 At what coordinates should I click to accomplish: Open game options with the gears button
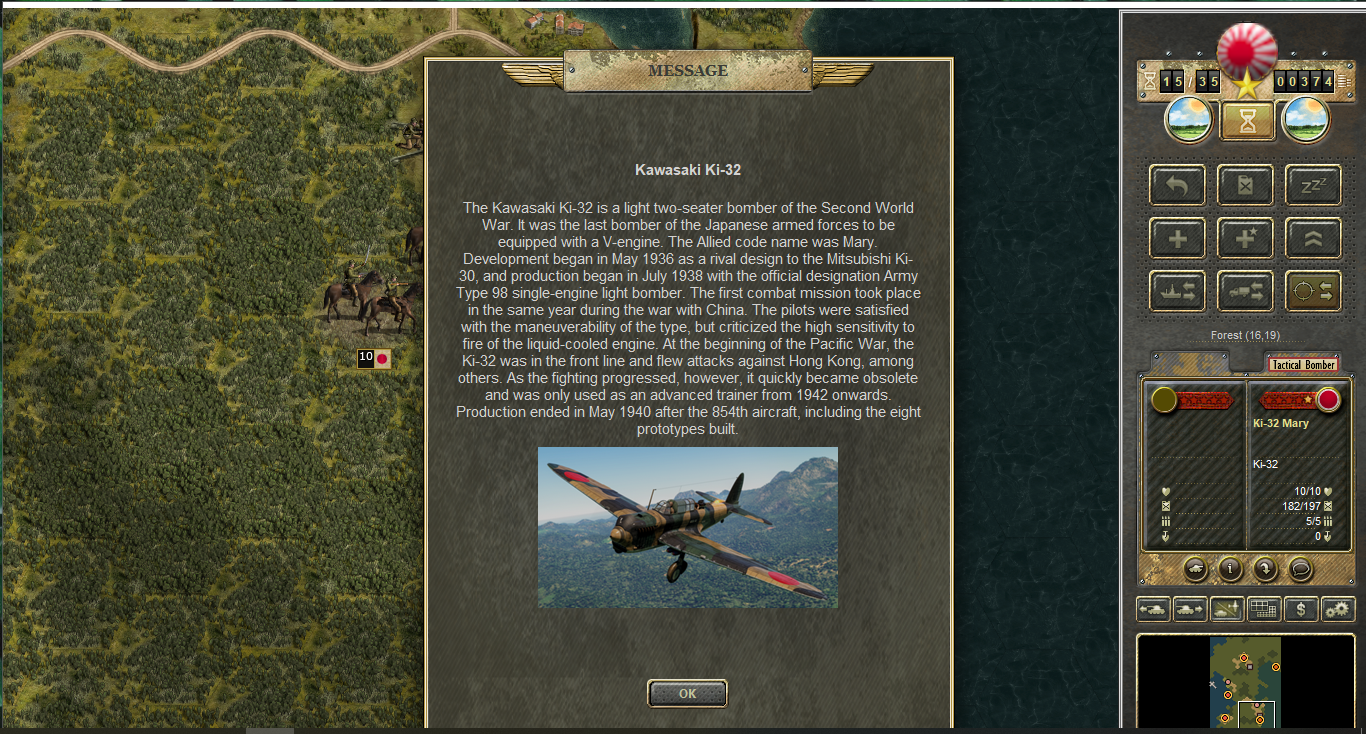1338,609
